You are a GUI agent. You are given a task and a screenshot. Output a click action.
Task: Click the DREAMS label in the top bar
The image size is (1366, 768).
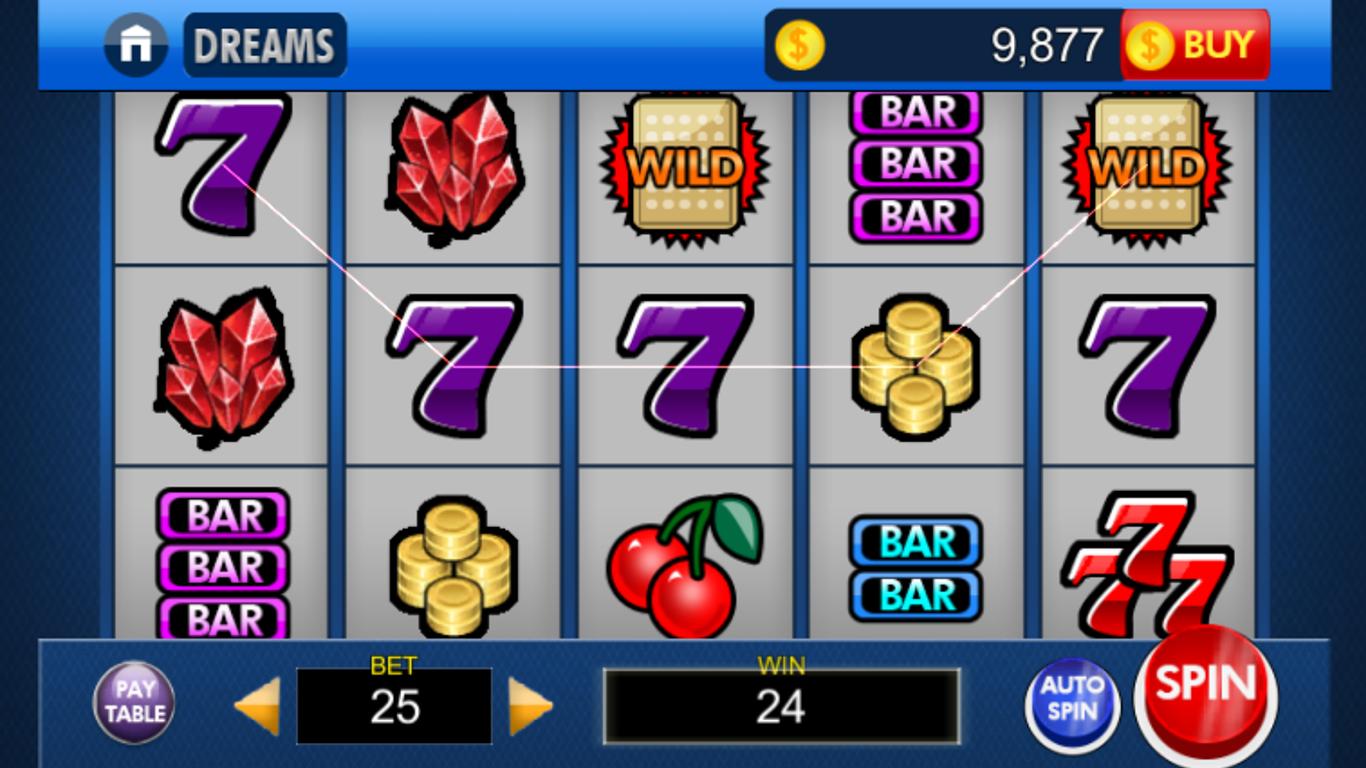[264, 44]
